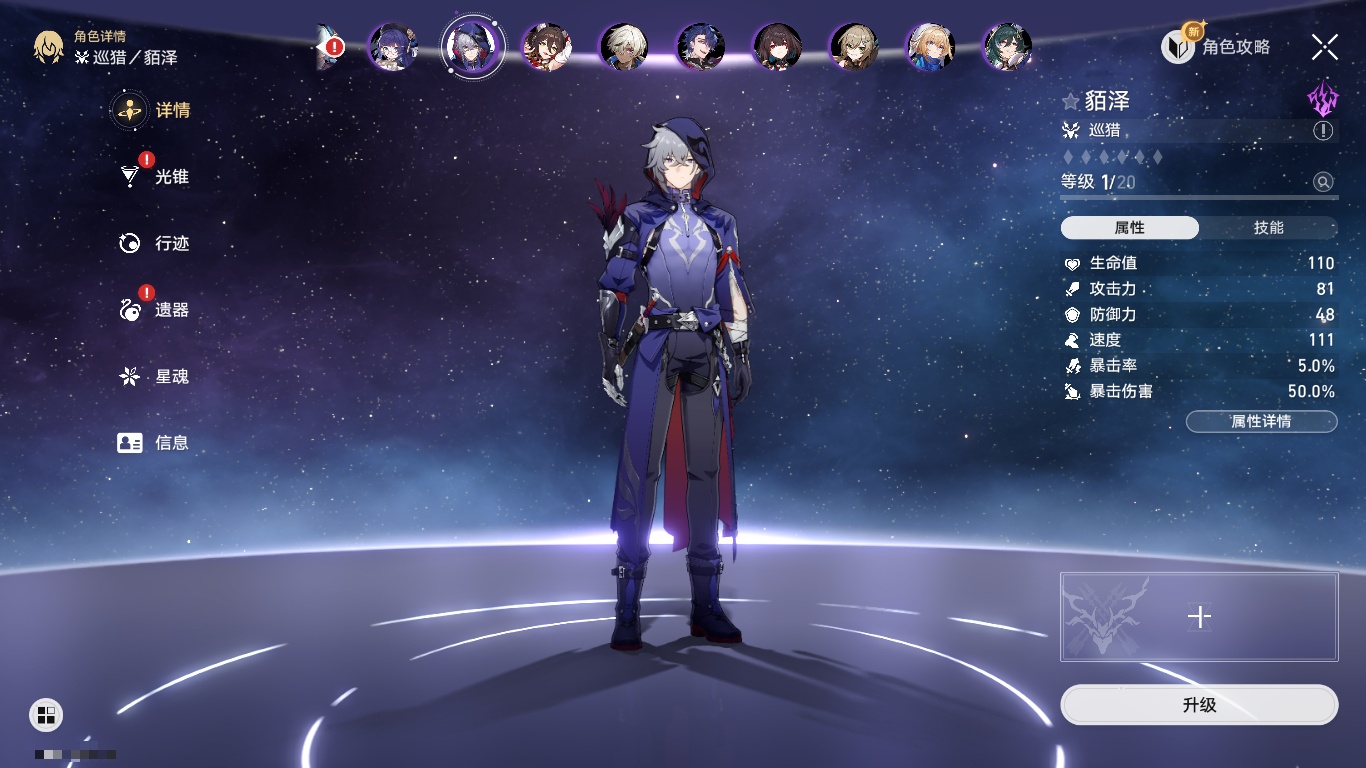Equip a light cone via the plus slot
The image size is (1366, 768).
[x=1199, y=617]
